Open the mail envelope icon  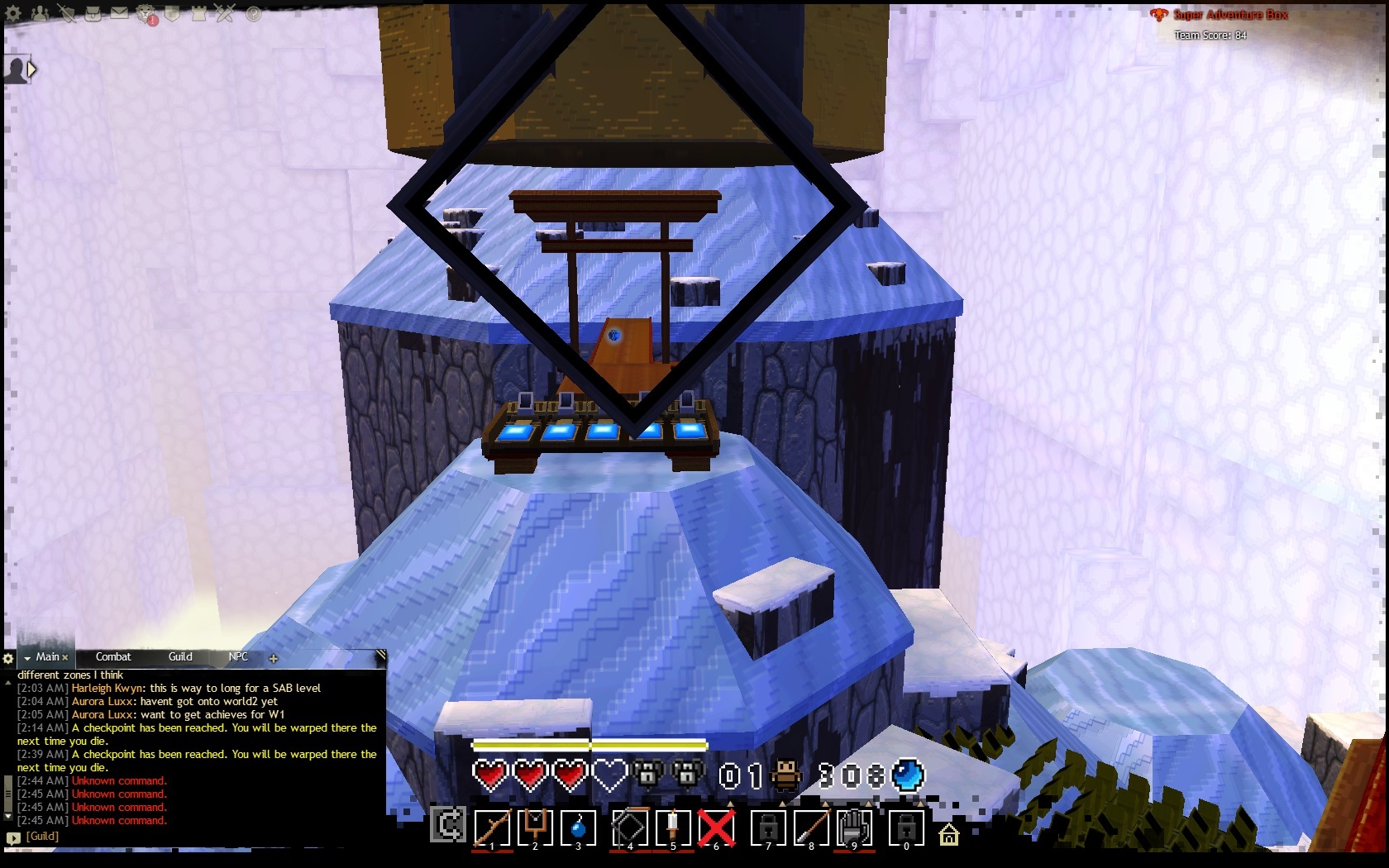(x=119, y=13)
